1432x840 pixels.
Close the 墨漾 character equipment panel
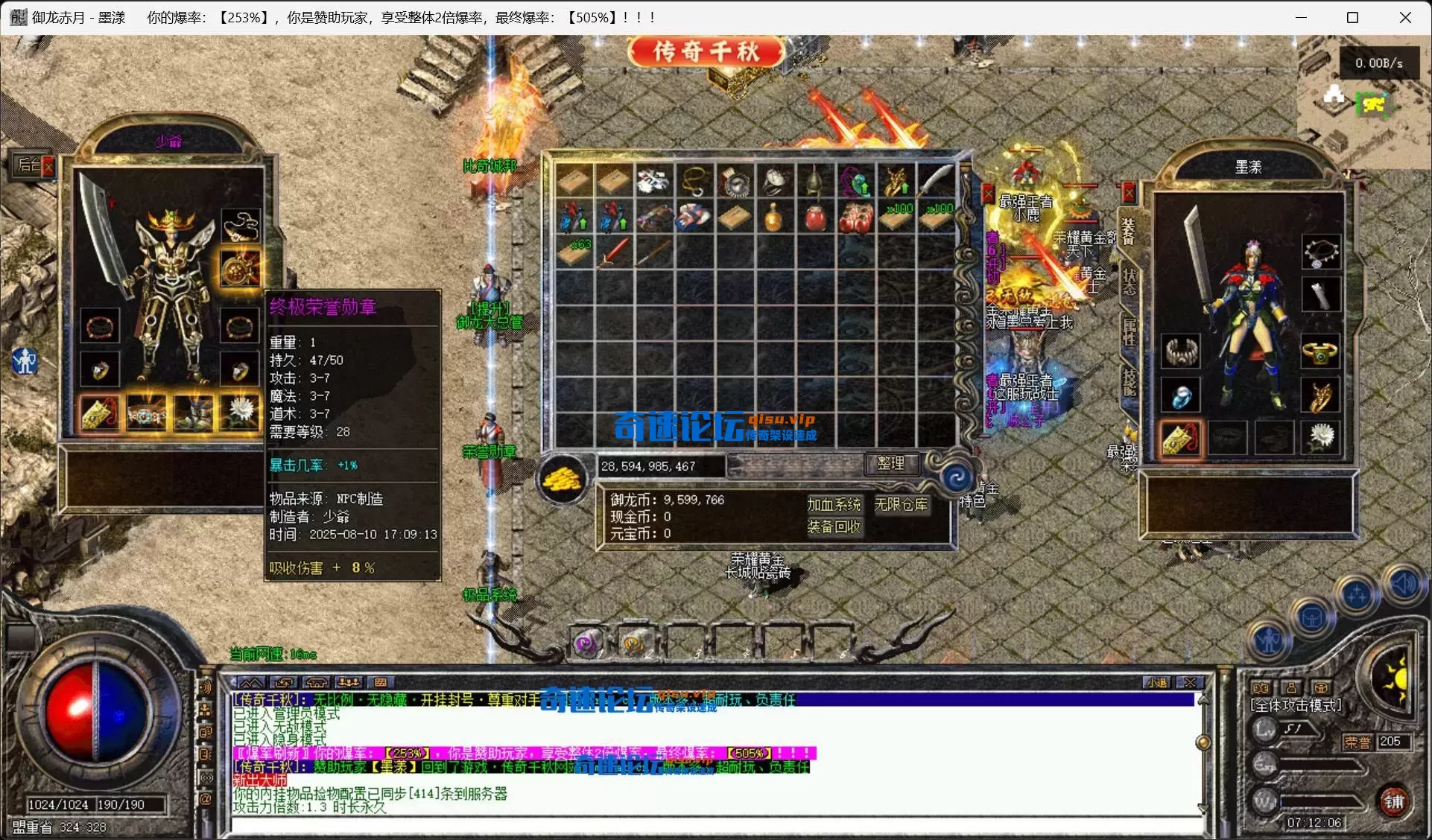coord(1130,194)
